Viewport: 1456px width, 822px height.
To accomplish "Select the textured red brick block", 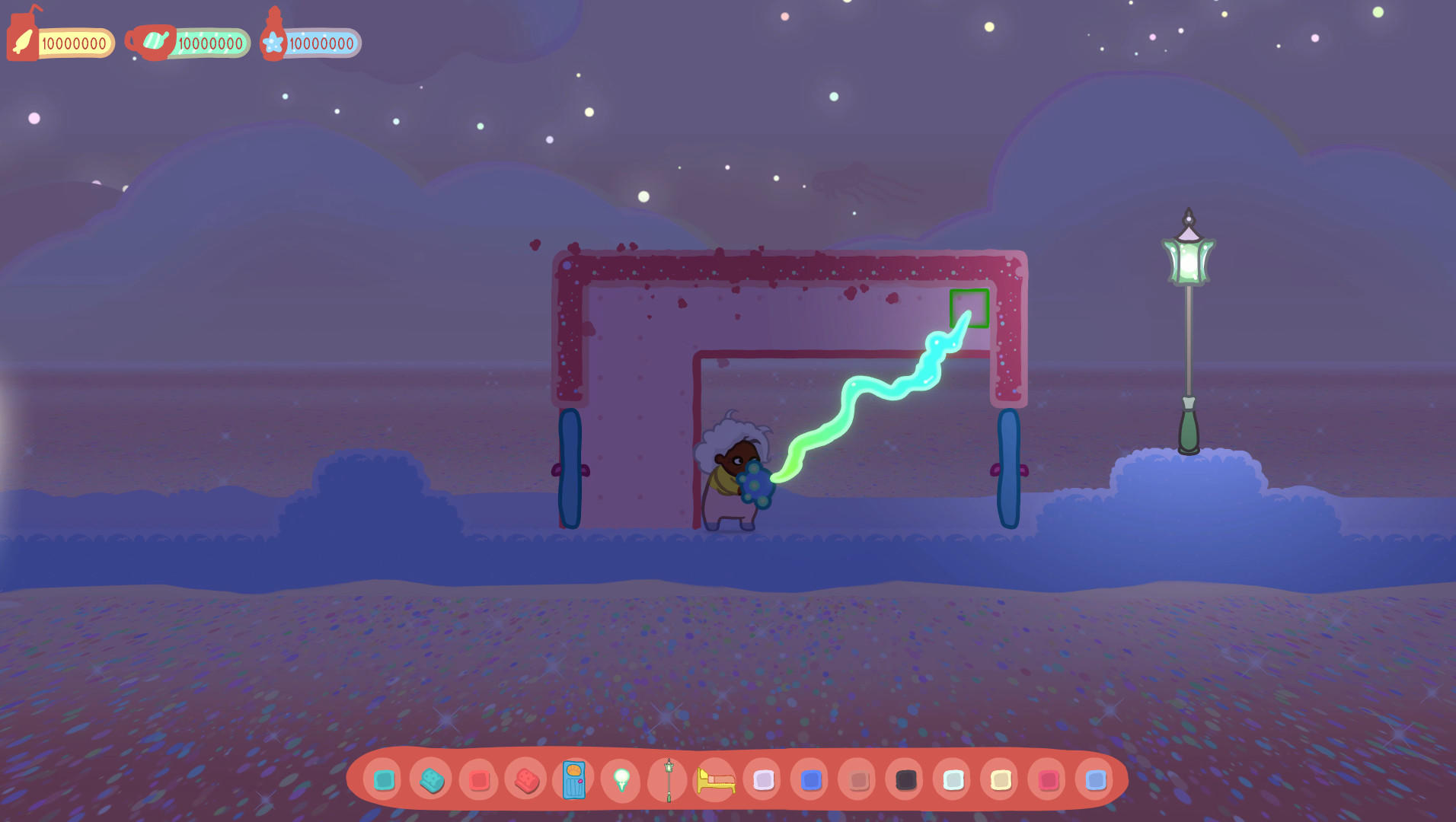I will click(526, 780).
